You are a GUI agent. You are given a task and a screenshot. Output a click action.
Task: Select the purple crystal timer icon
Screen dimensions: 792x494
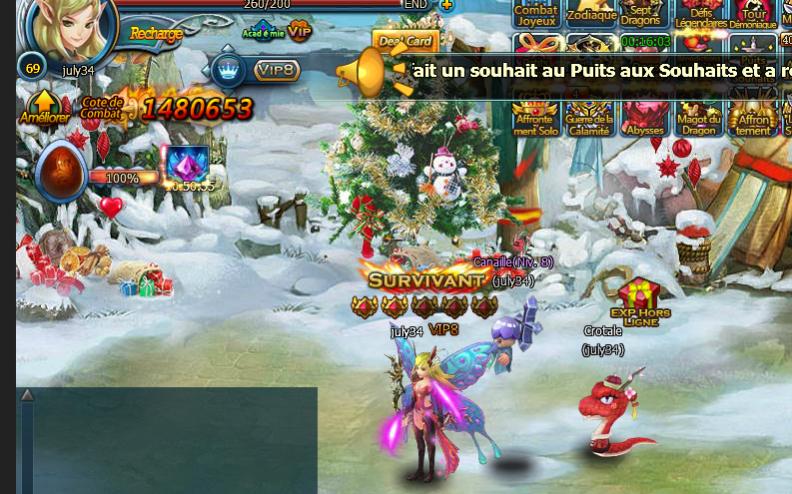tap(187, 164)
